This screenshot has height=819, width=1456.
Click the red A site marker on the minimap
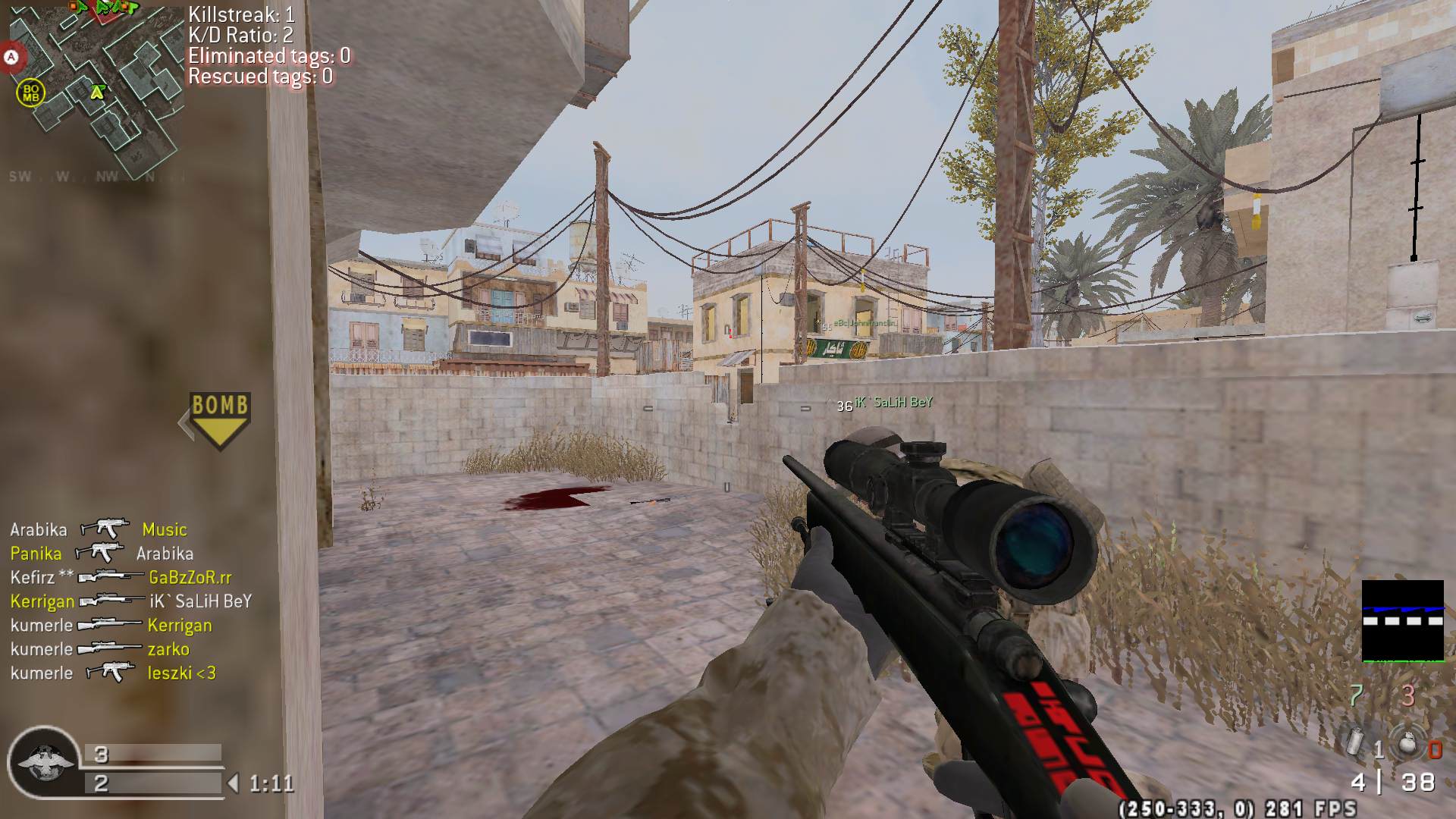[11, 57]
